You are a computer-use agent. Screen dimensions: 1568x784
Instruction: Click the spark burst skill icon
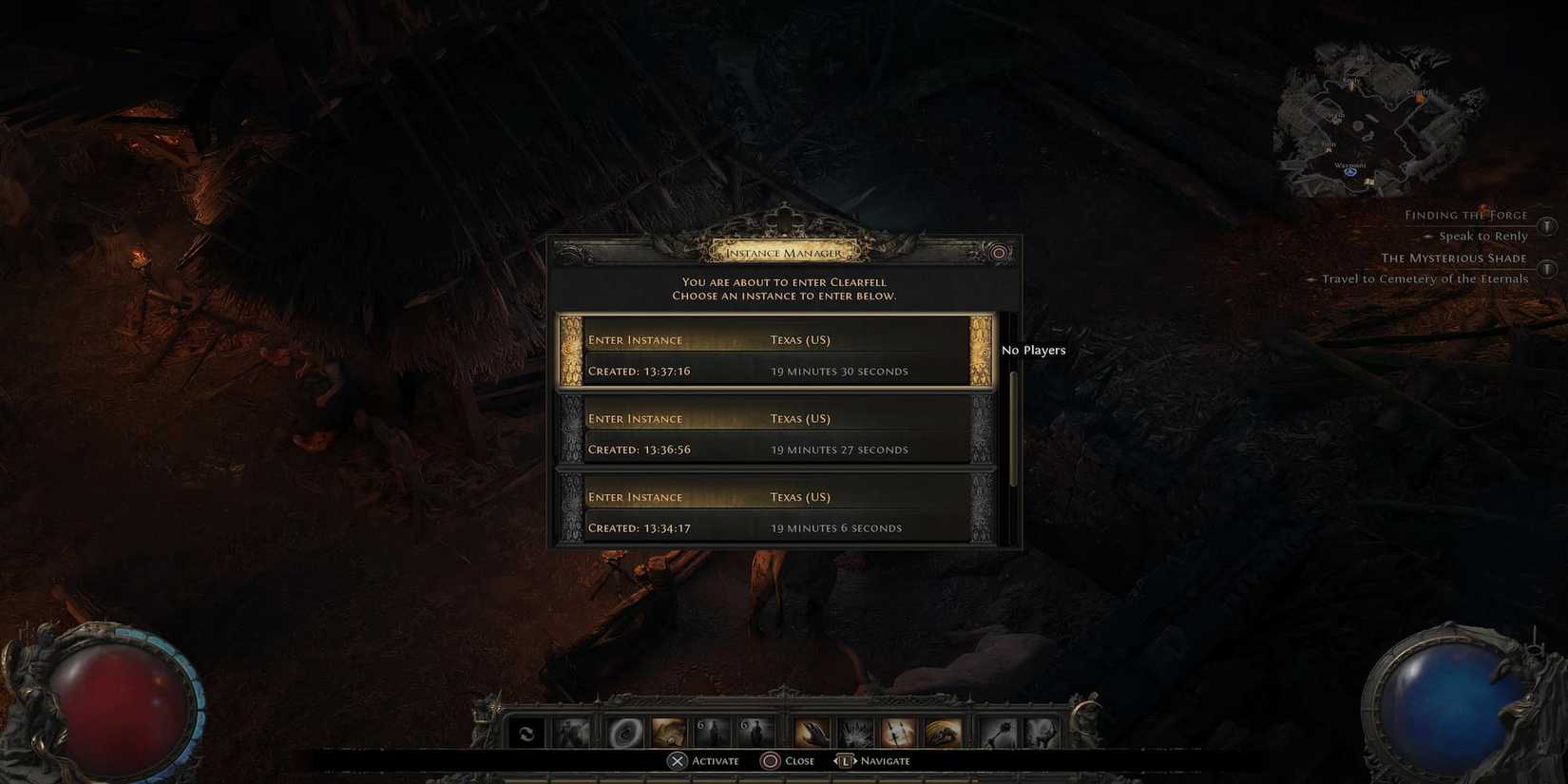coord(853,732)
